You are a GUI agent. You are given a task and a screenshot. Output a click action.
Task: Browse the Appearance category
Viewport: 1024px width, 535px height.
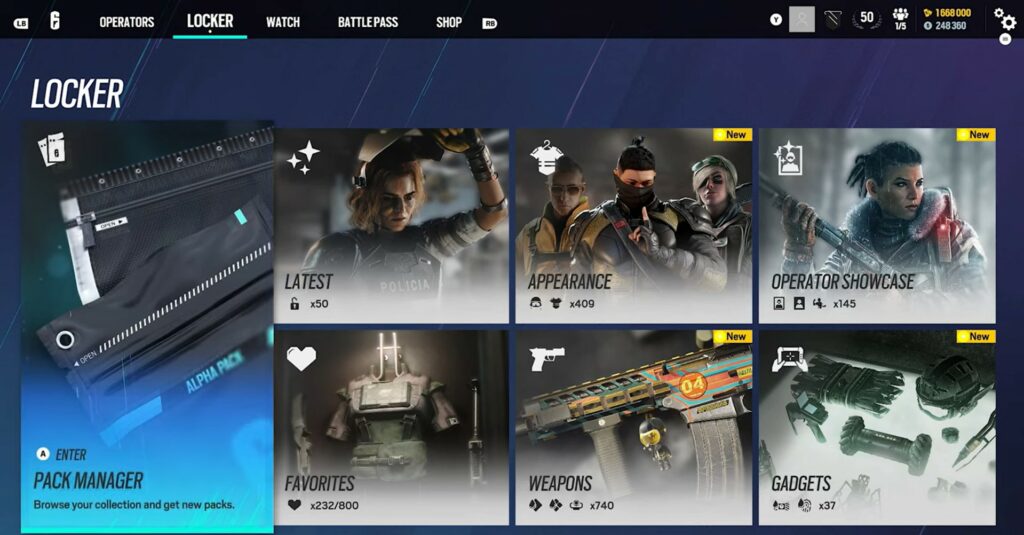point(634,225)
